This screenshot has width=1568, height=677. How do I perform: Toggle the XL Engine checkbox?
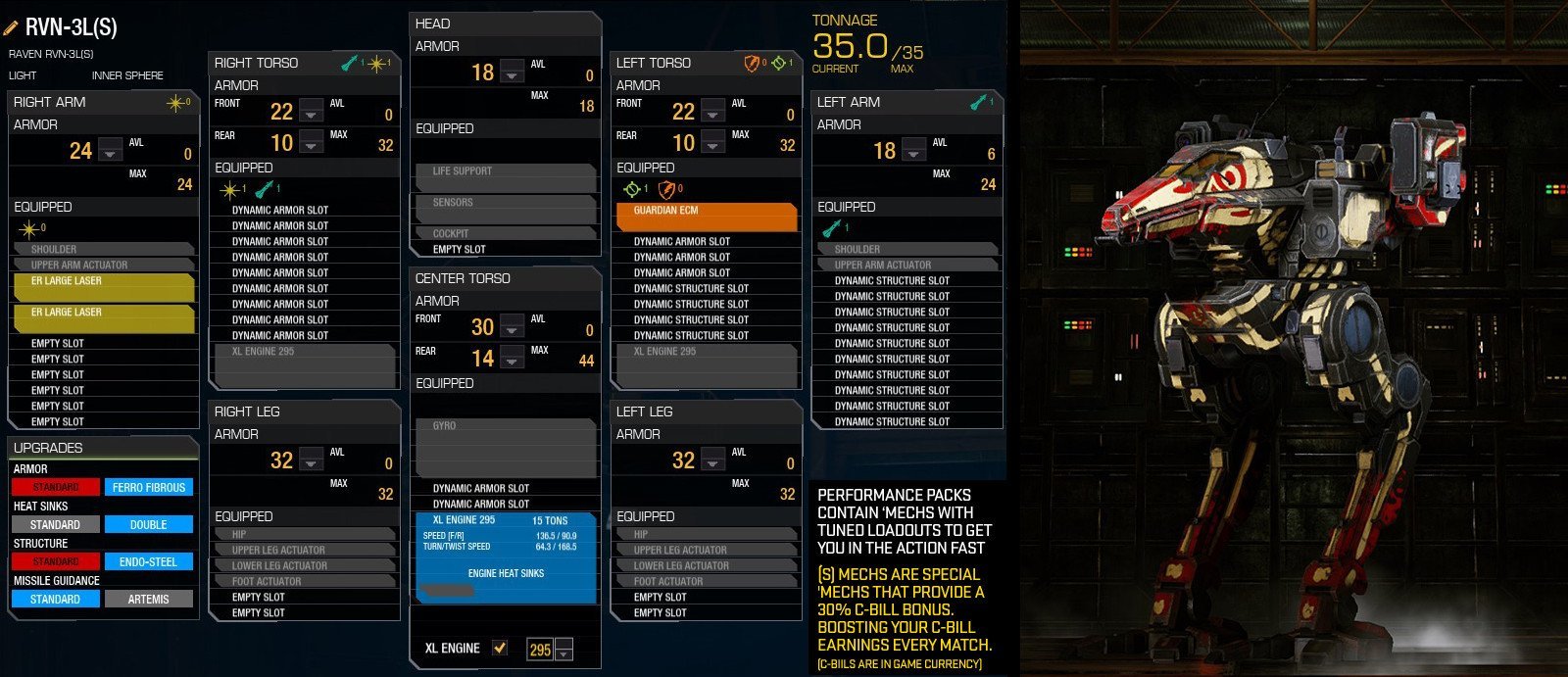[500, 648]
